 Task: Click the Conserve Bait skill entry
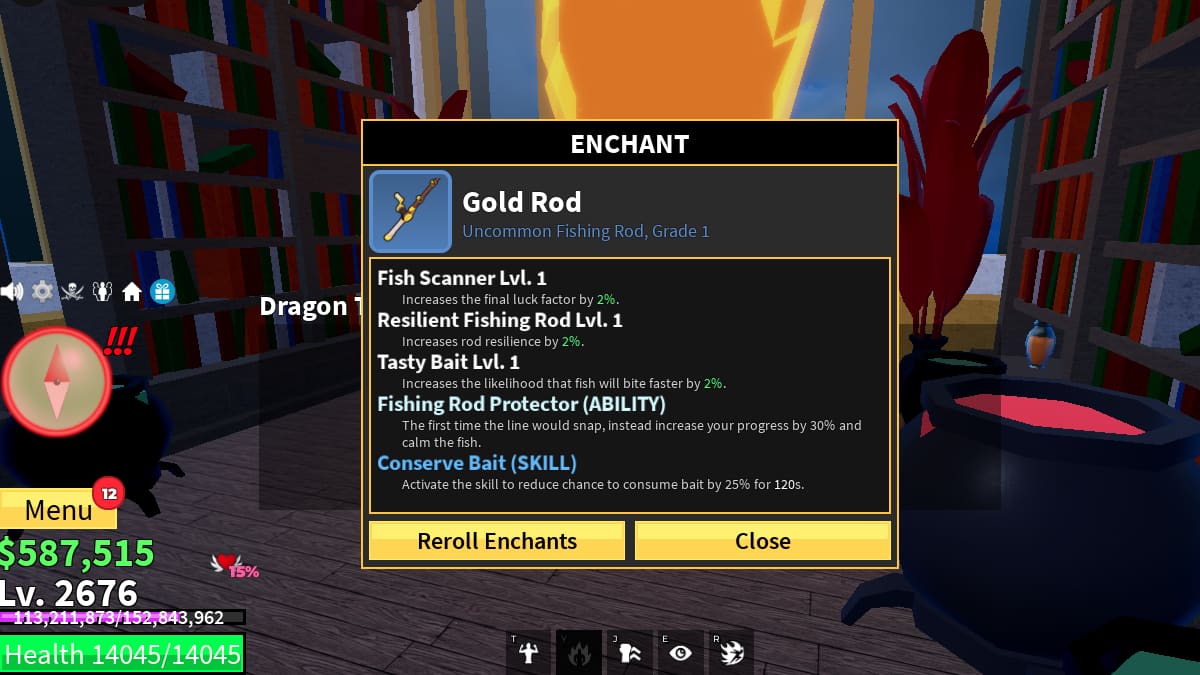tap(477, 463)
